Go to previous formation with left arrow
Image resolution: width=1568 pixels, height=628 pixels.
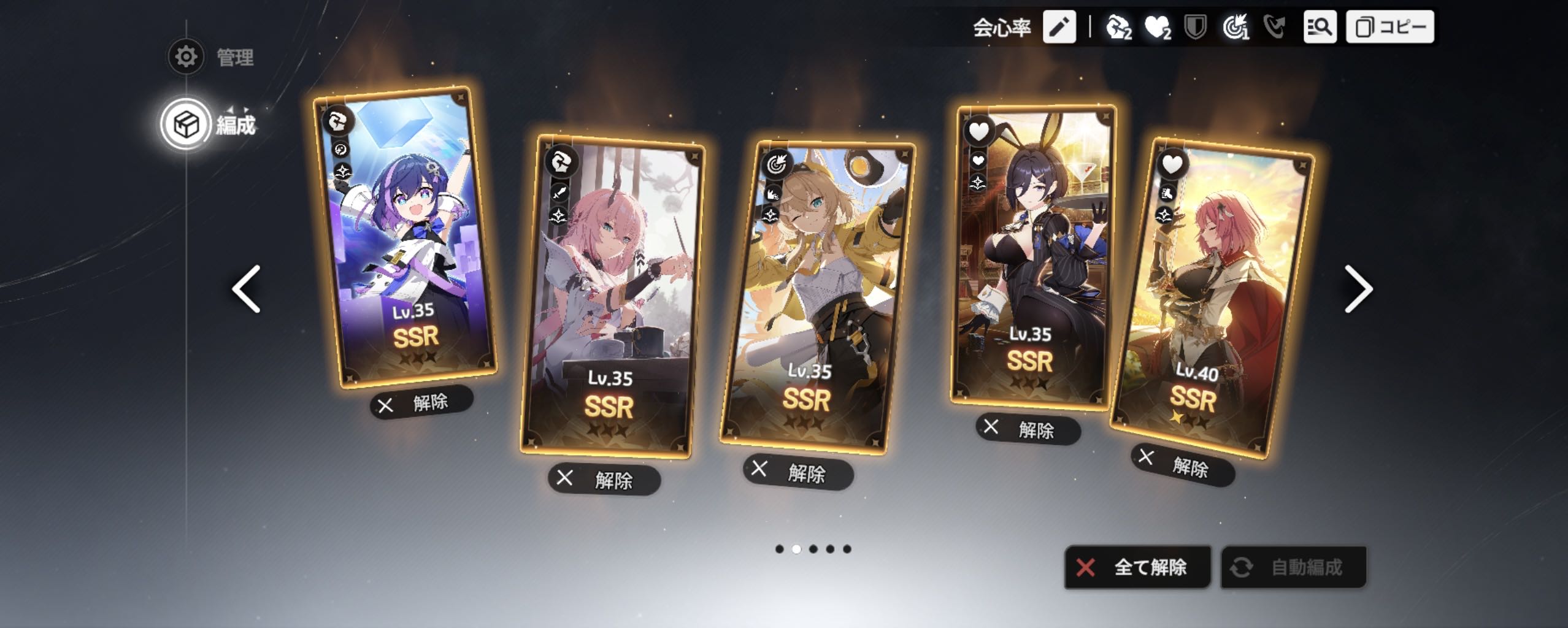coord(247,289)
